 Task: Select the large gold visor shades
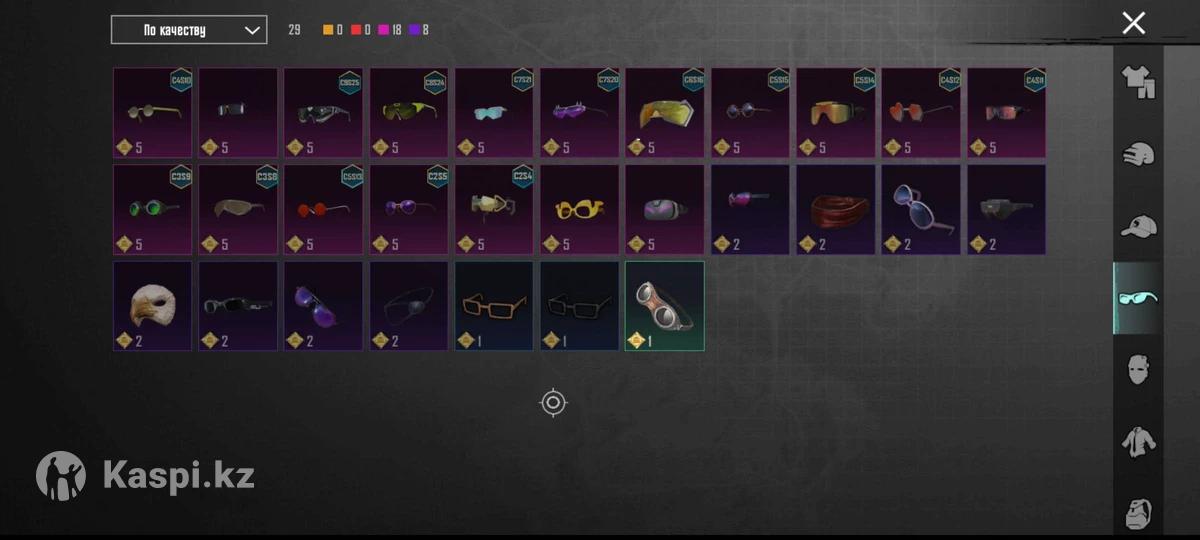pyautogui.click(x=665, y=112)
